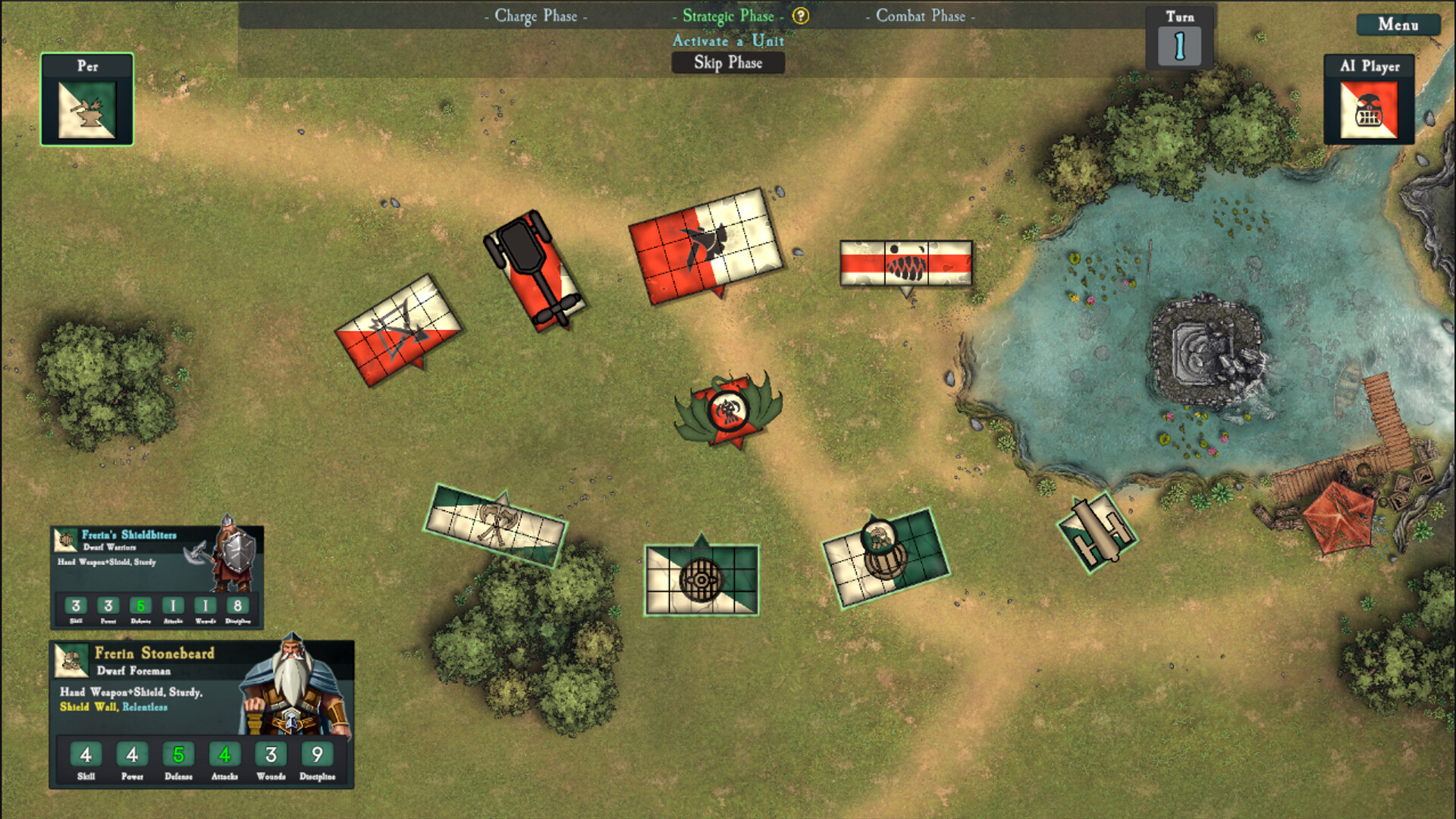Screen dimensions: 1456x819
Task: Click the AI Player faction emblem
Action: pos(1370,110)
